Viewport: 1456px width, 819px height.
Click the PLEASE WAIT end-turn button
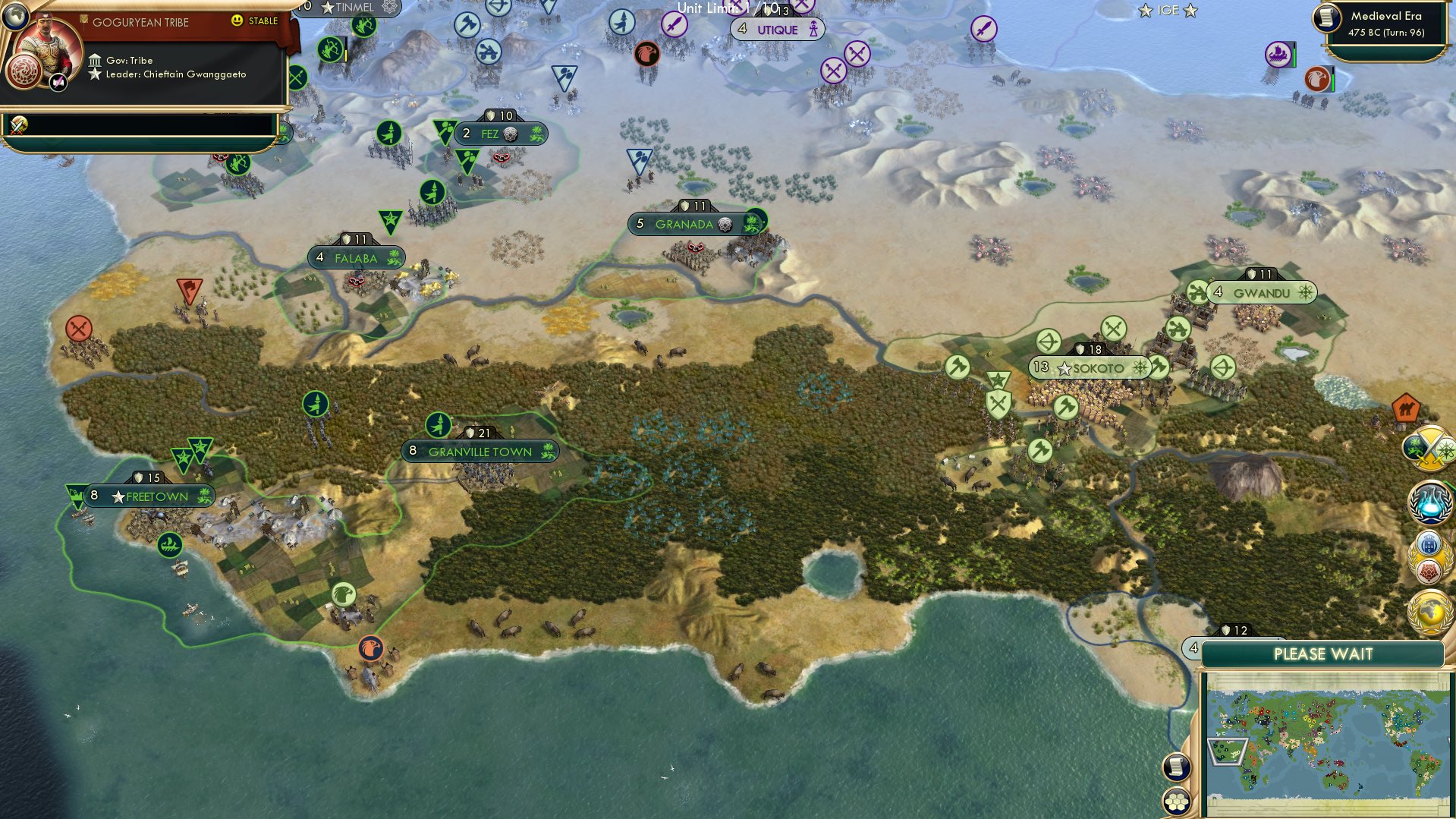tap(1323, 654)
